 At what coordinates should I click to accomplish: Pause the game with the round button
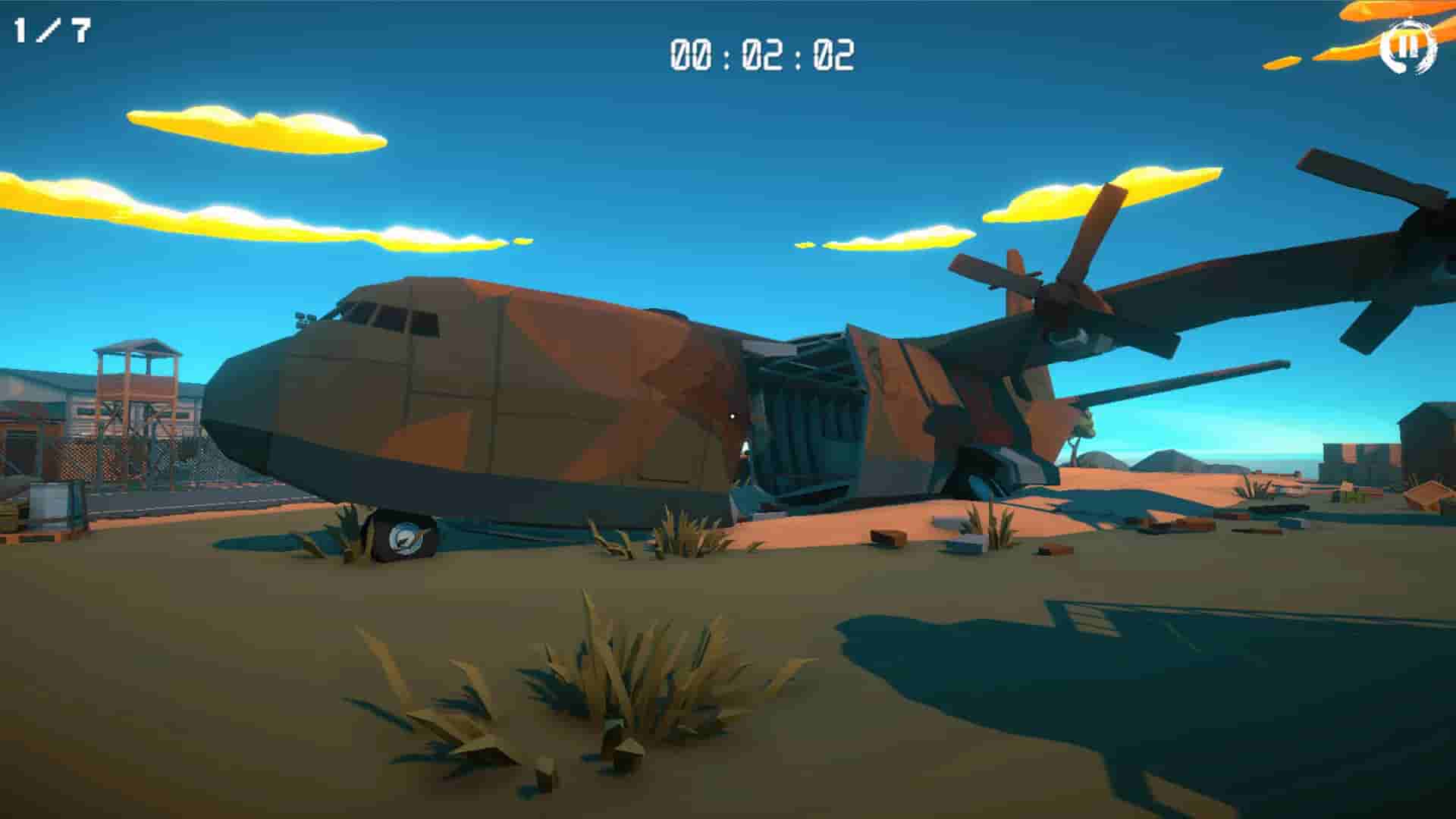(x=1408, y=48)
